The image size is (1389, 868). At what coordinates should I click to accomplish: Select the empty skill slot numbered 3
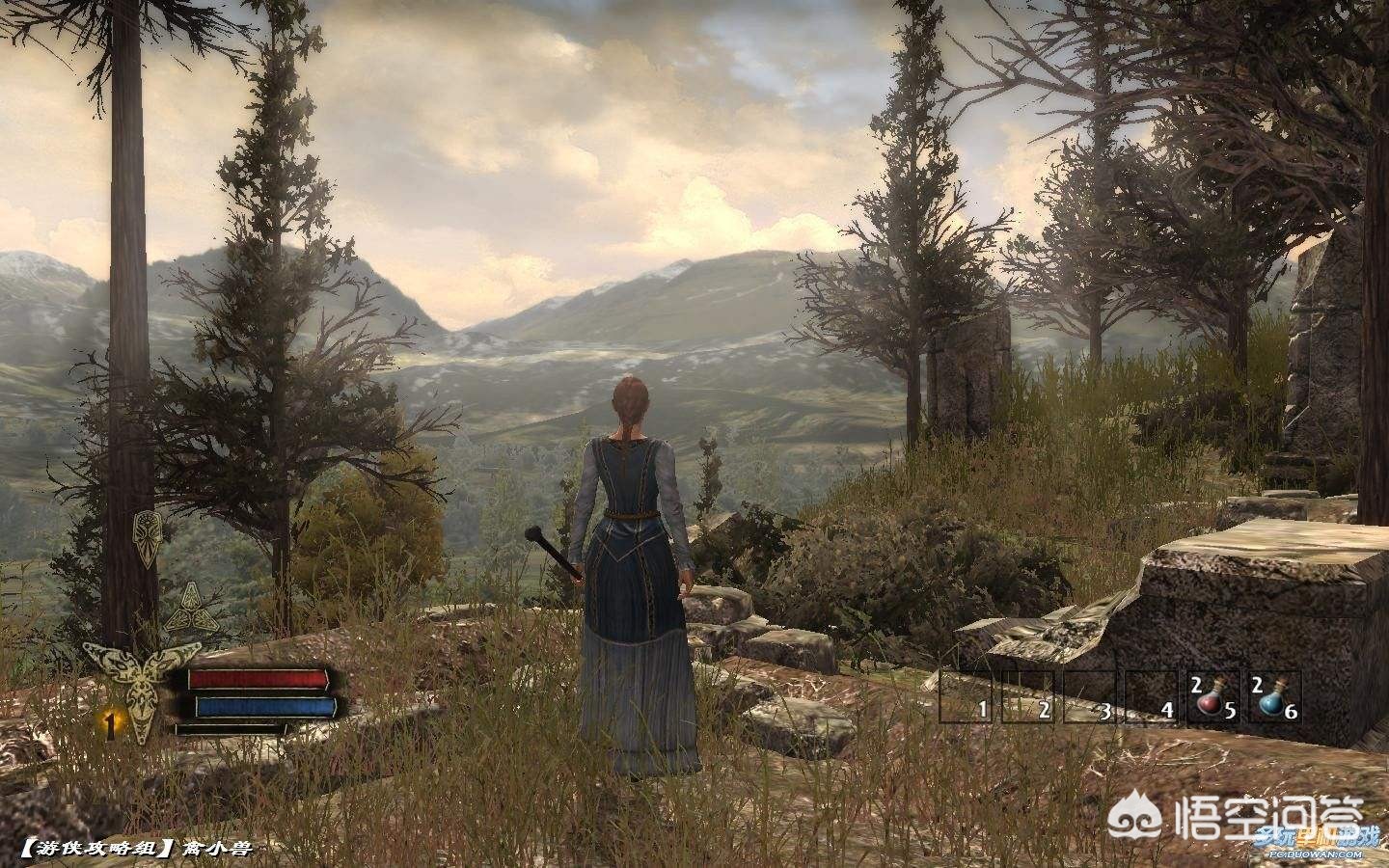pyautogui.click(x=1092, y=697)
